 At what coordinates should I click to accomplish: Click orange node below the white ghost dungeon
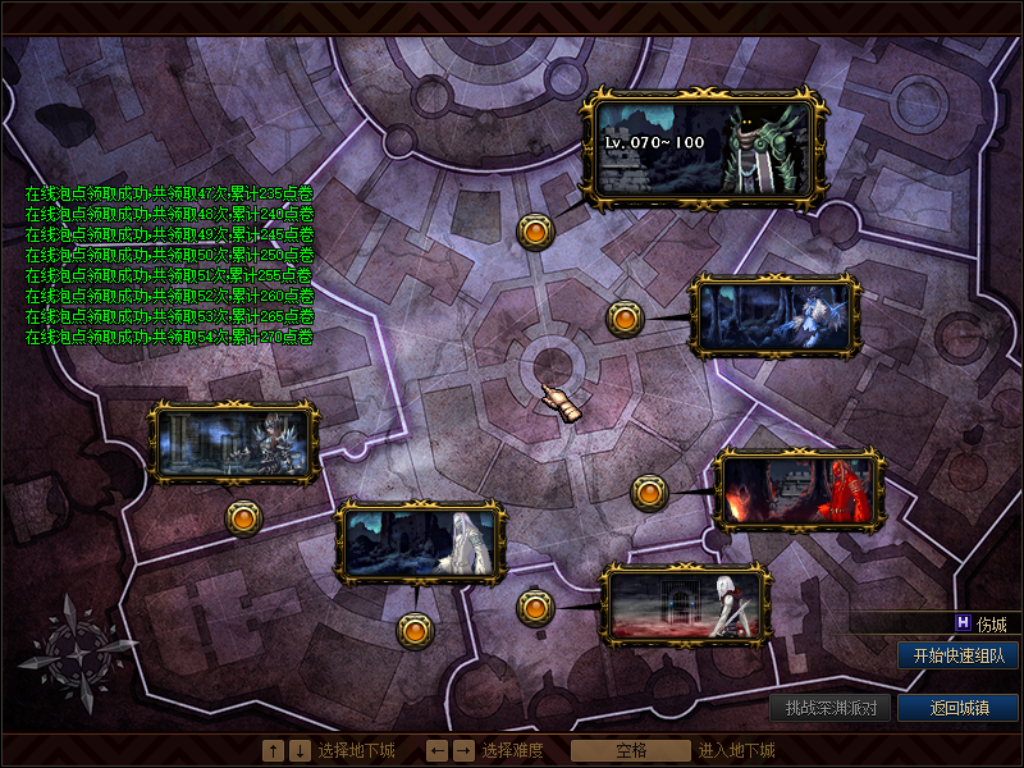tap(415, 630)
